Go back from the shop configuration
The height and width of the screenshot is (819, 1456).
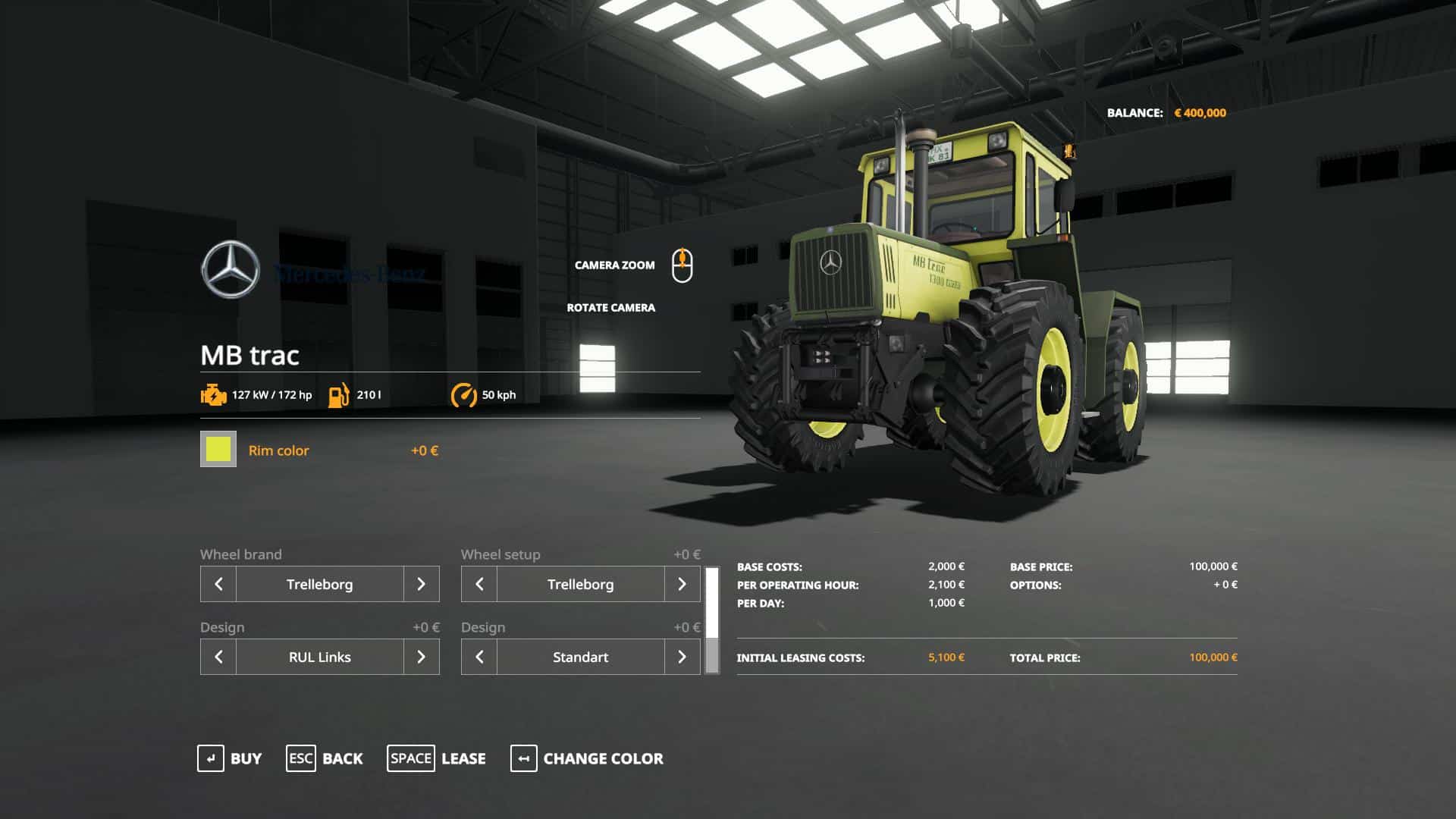coord(325,758)
